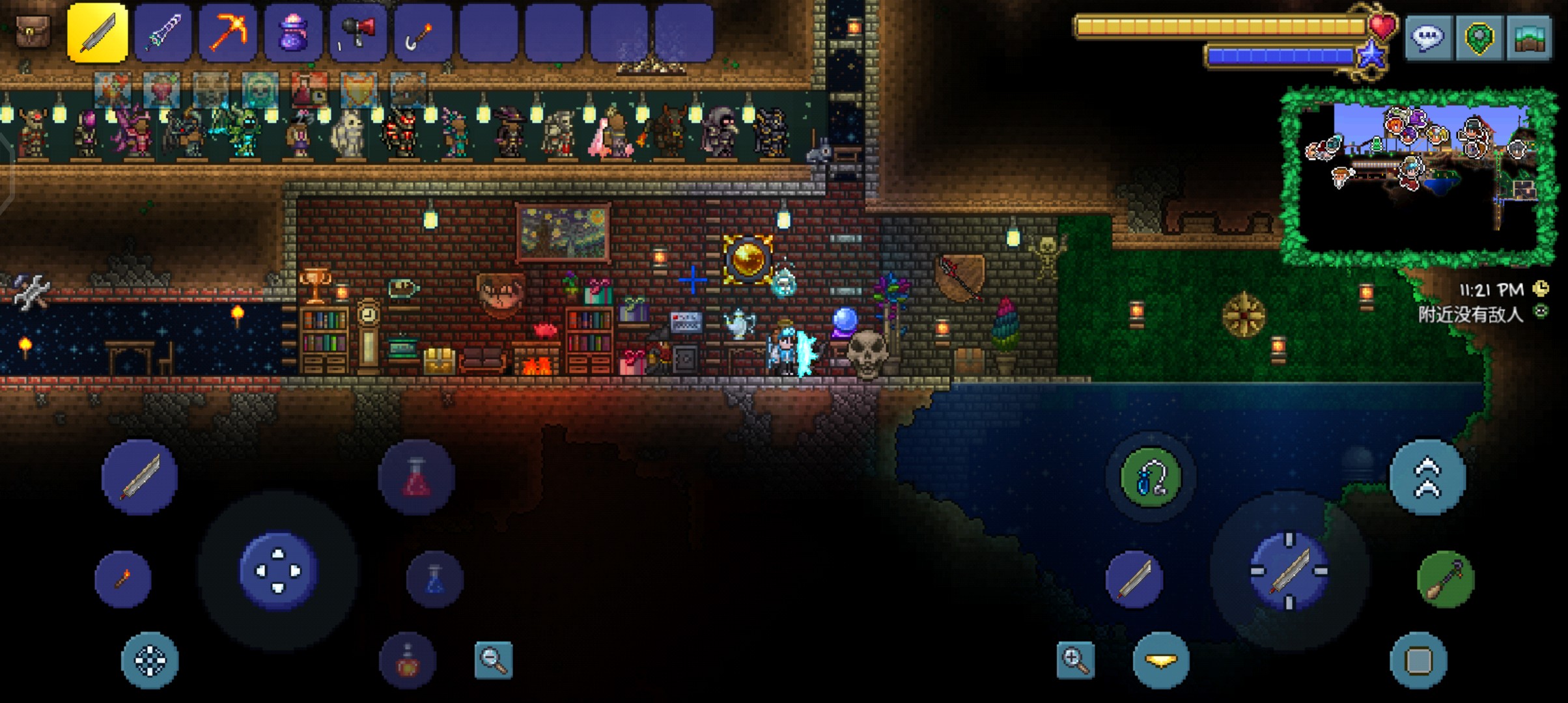Select the yellow highlighted greatsword hotbar slot
This screenshot has width=1568, height=703.
click(98, 33)
